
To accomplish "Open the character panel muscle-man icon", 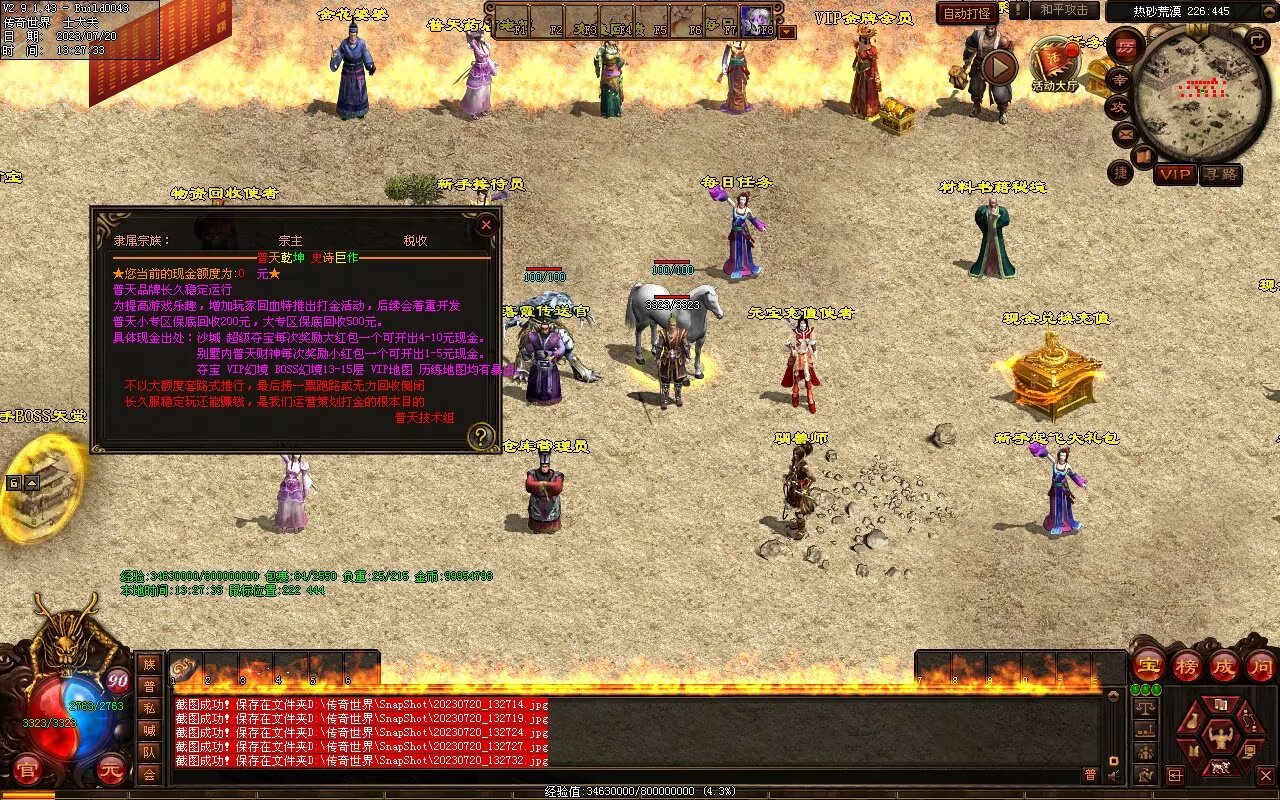I will point(1220,738).
